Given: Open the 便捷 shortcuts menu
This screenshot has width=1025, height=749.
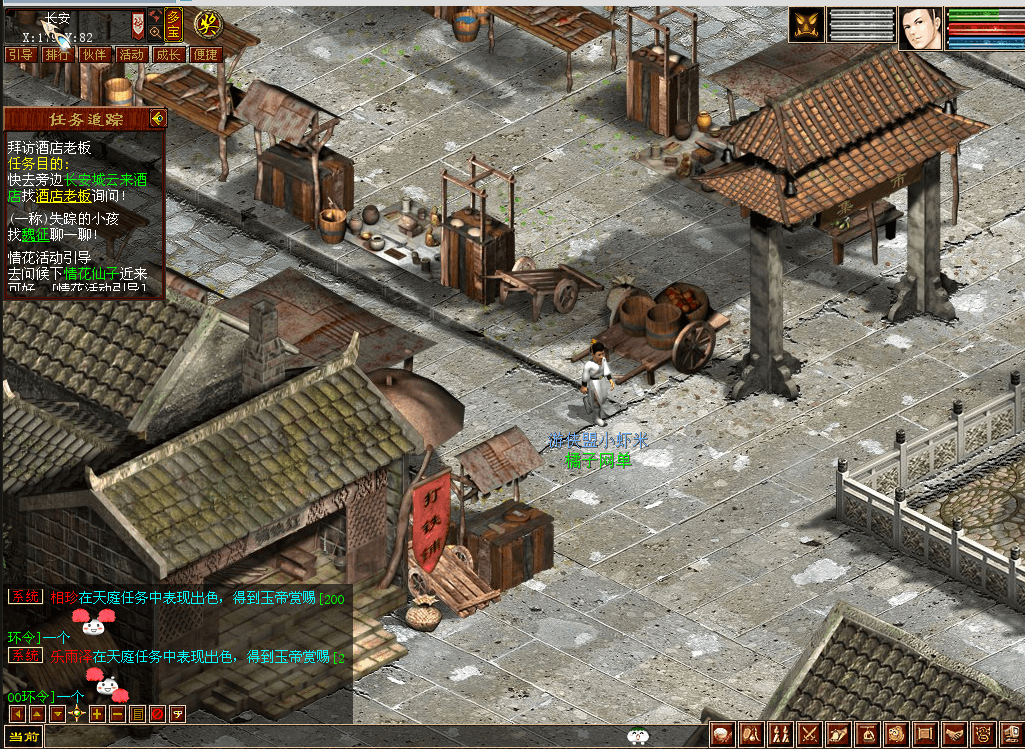Looking at the screenshot, I should [x=205, y=55].
